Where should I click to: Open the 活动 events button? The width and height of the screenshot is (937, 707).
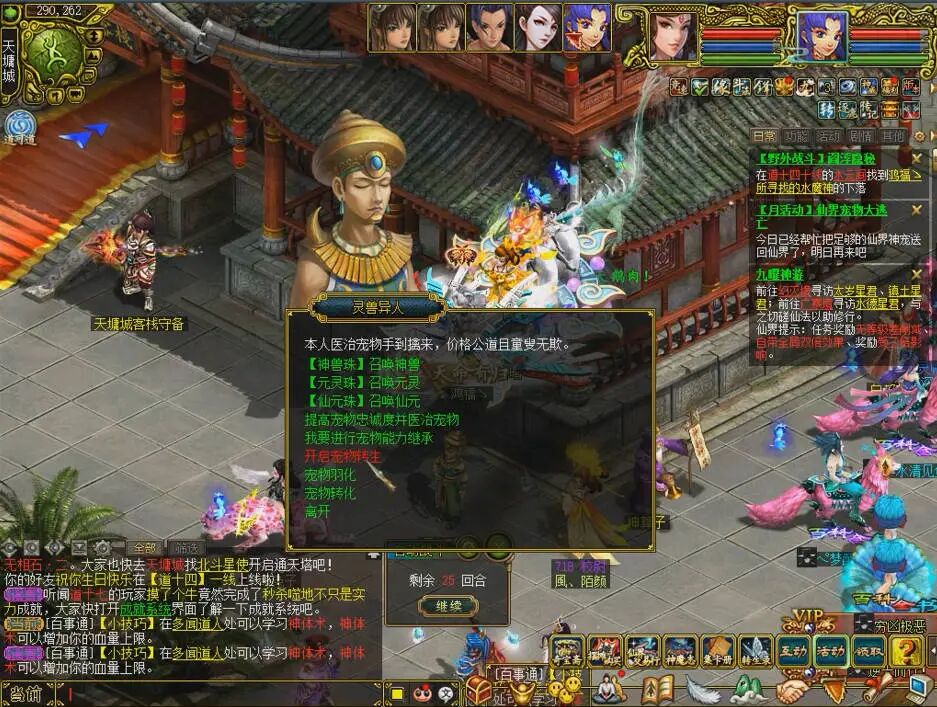(x=830, y=651)
